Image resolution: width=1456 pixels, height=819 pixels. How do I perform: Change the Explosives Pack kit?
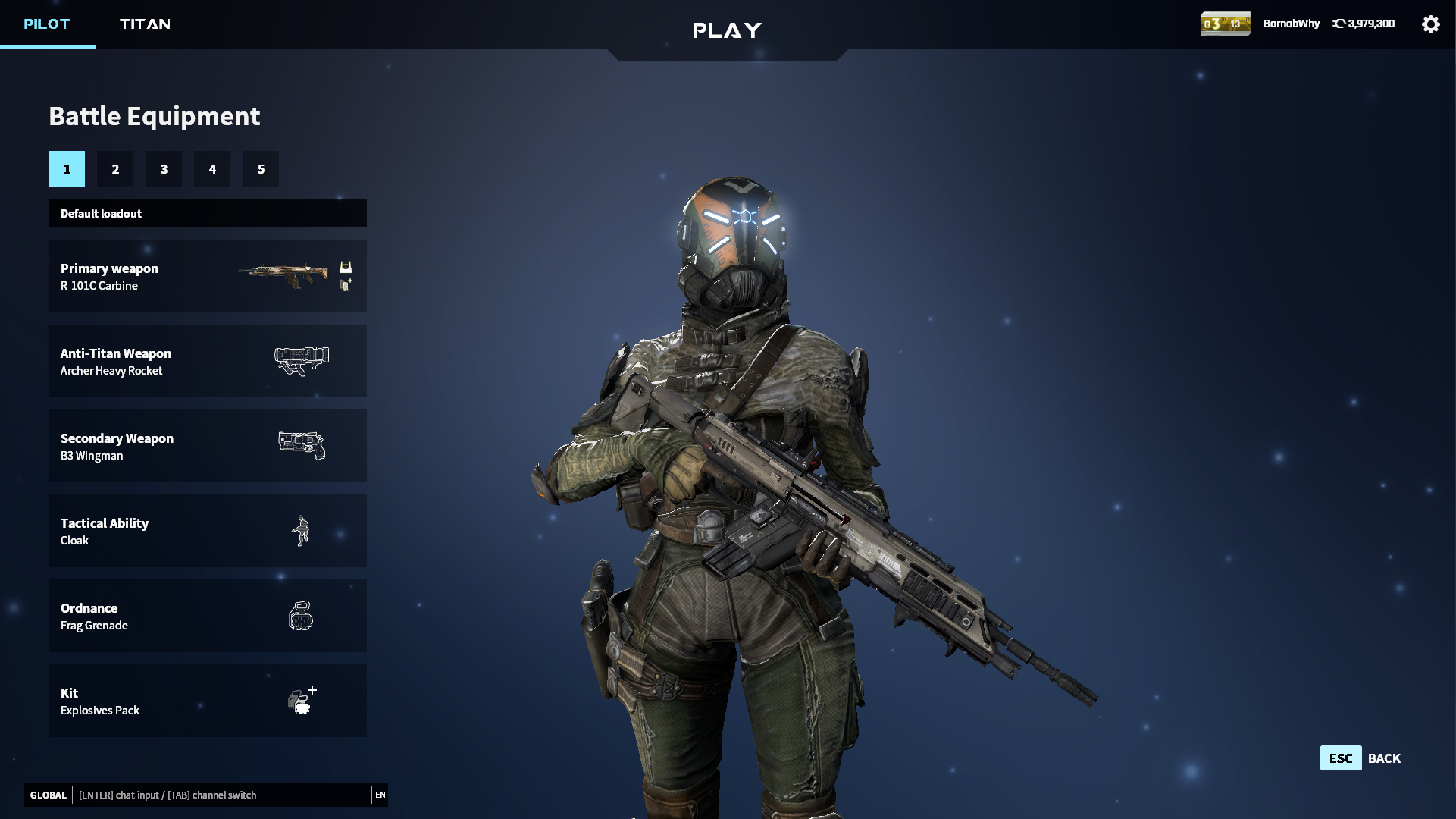pos(207,701)
